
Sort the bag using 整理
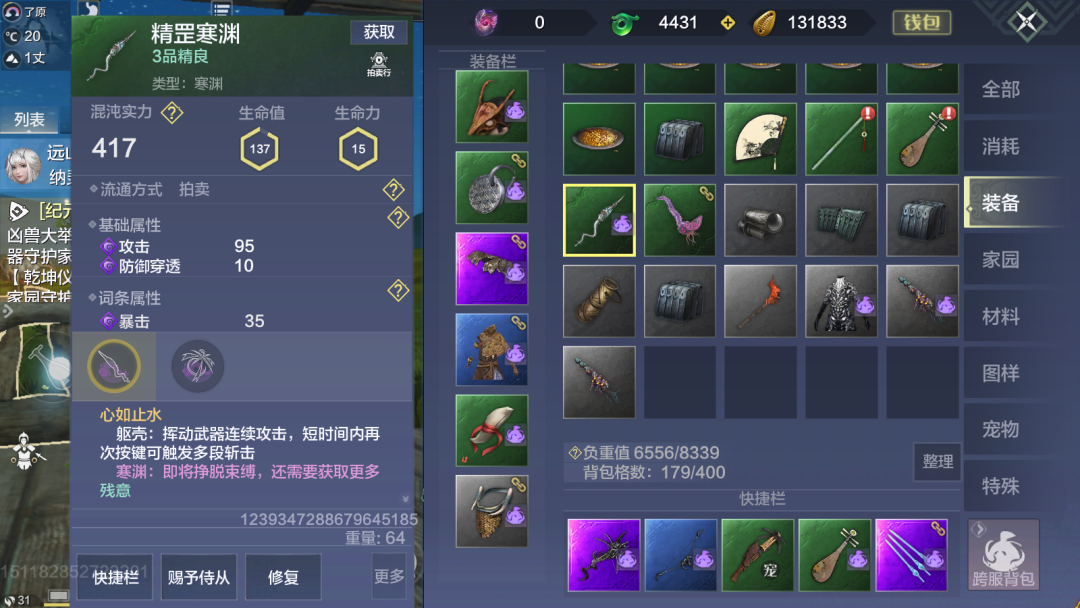(937, 462)
